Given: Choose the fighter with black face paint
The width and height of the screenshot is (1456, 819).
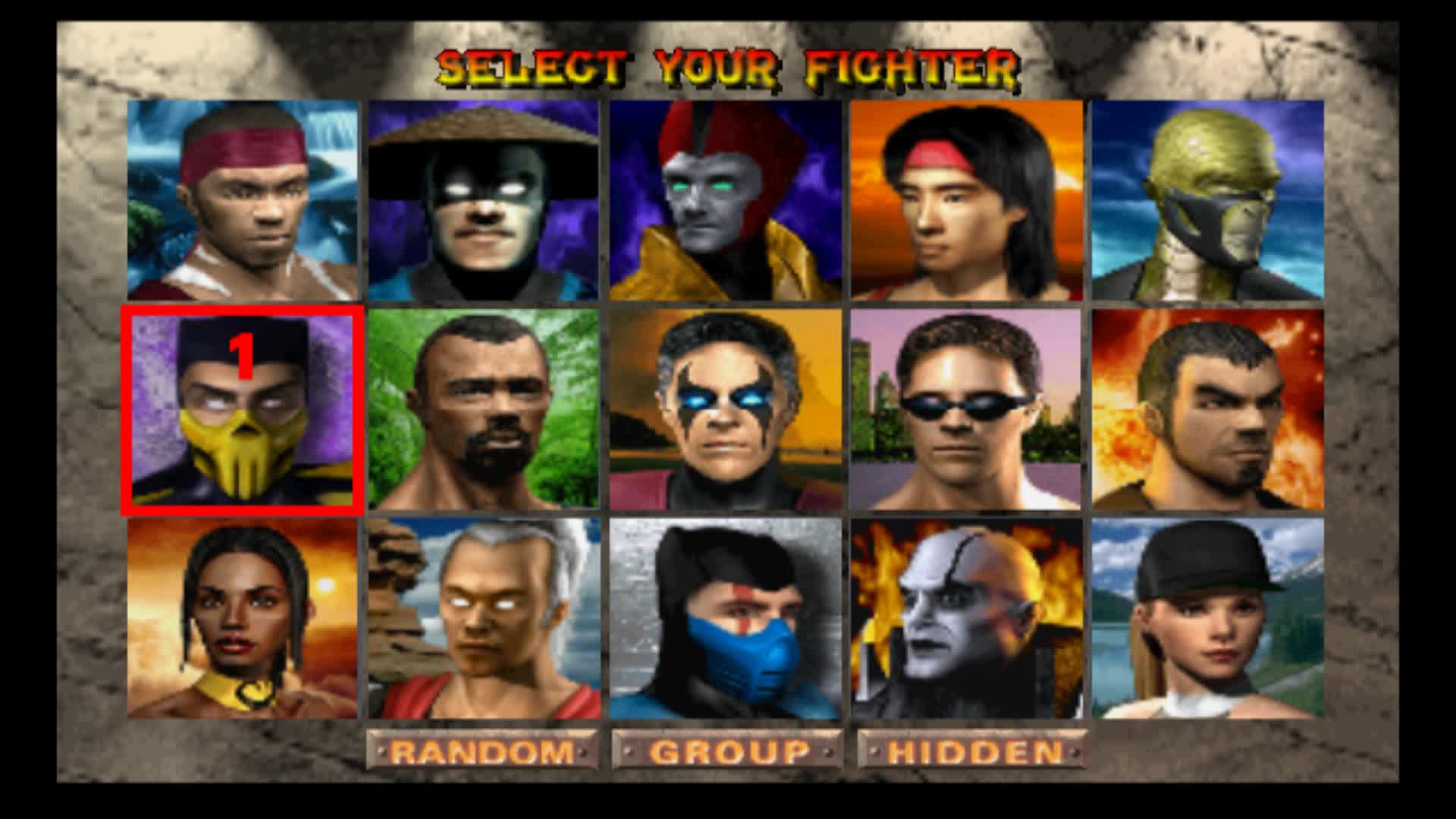Looking at the screenshot, I should 725,409.
